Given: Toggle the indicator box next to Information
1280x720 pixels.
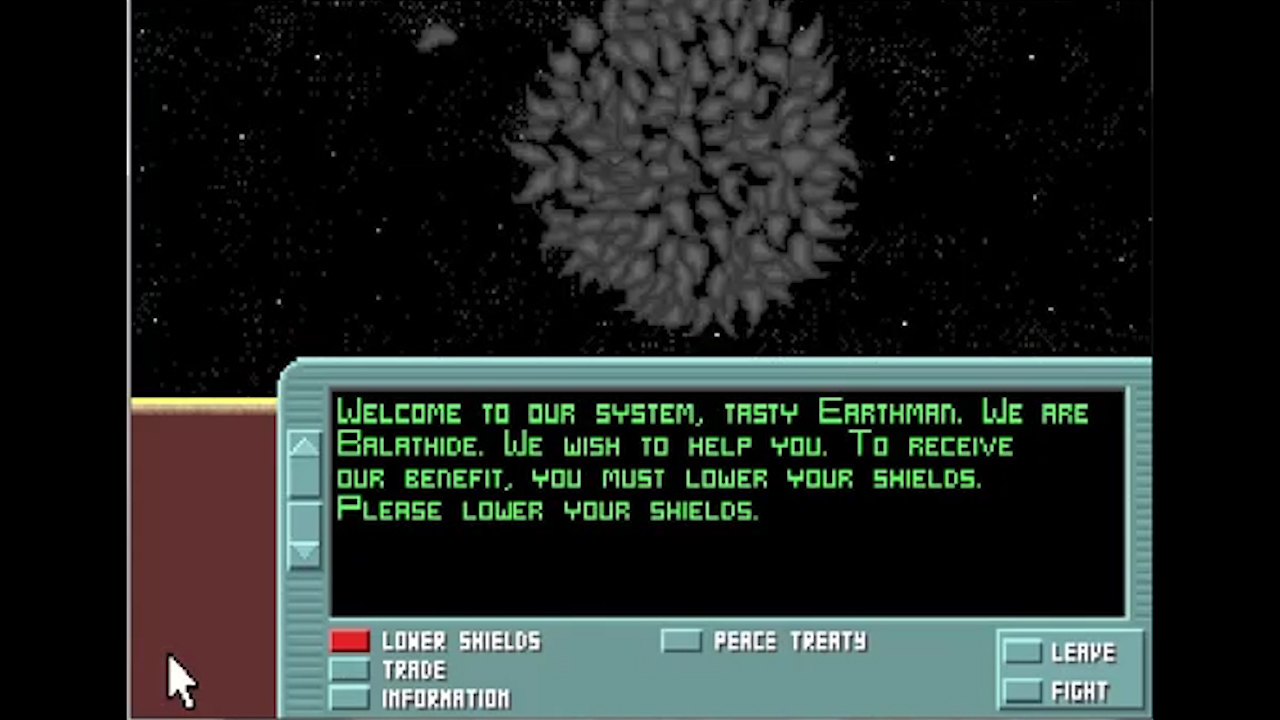Looking at the screenshot, I should [350, 698].
